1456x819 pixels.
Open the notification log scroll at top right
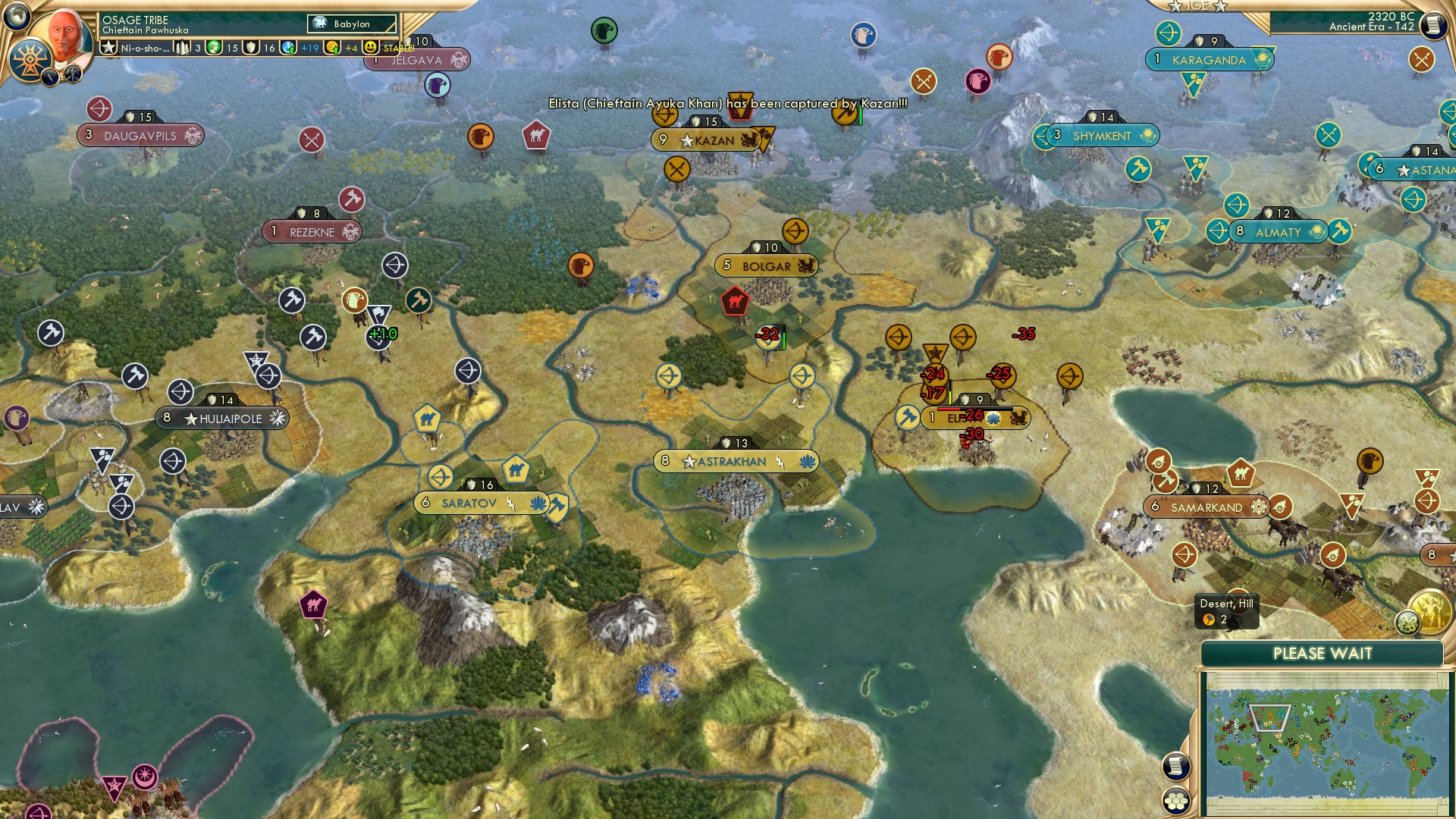click(1434, 25)
